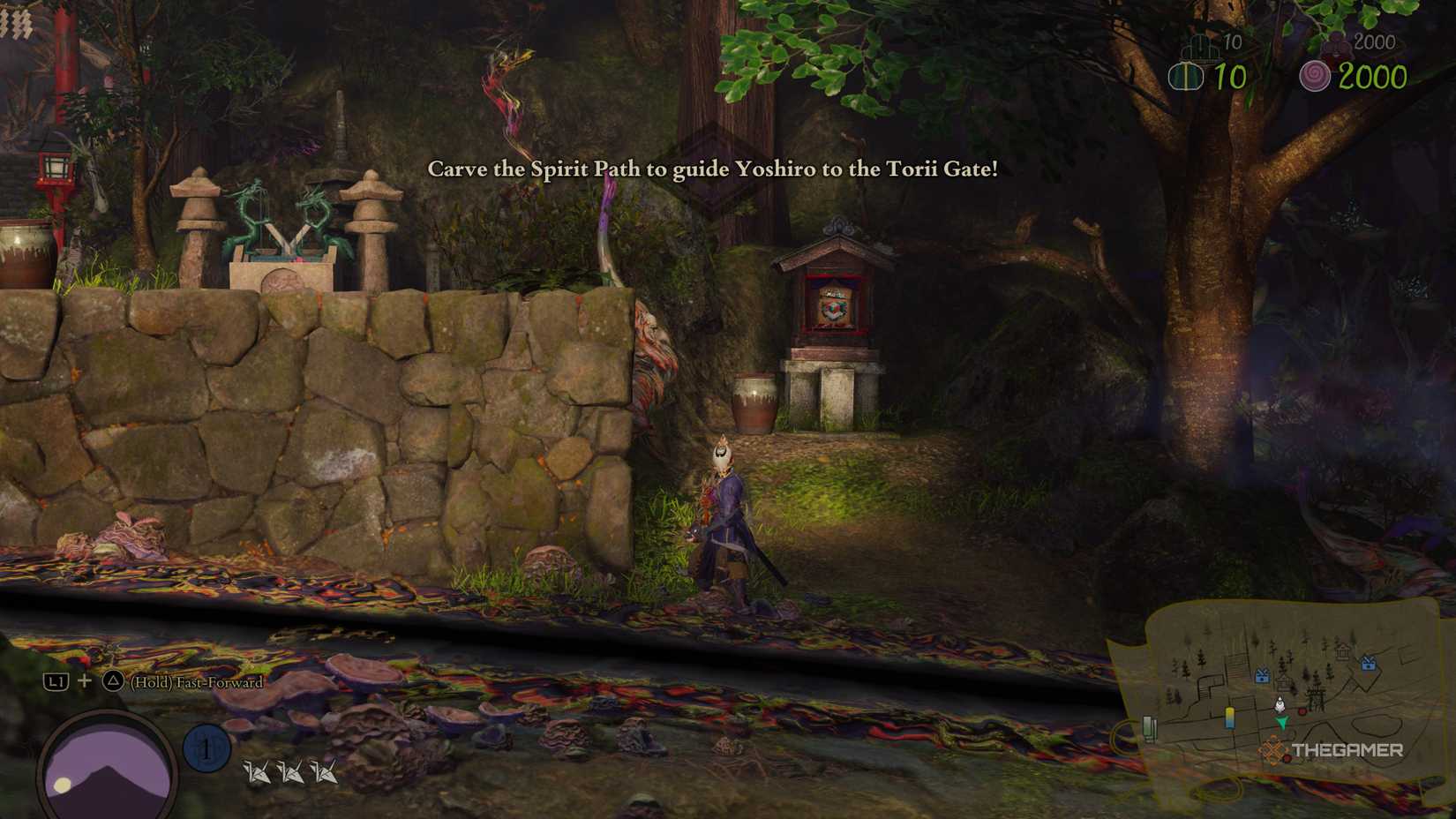This screenshot has height=819, width=1456.
Task: Select the blue circular '1' ability badge
Action: (206, 747)
